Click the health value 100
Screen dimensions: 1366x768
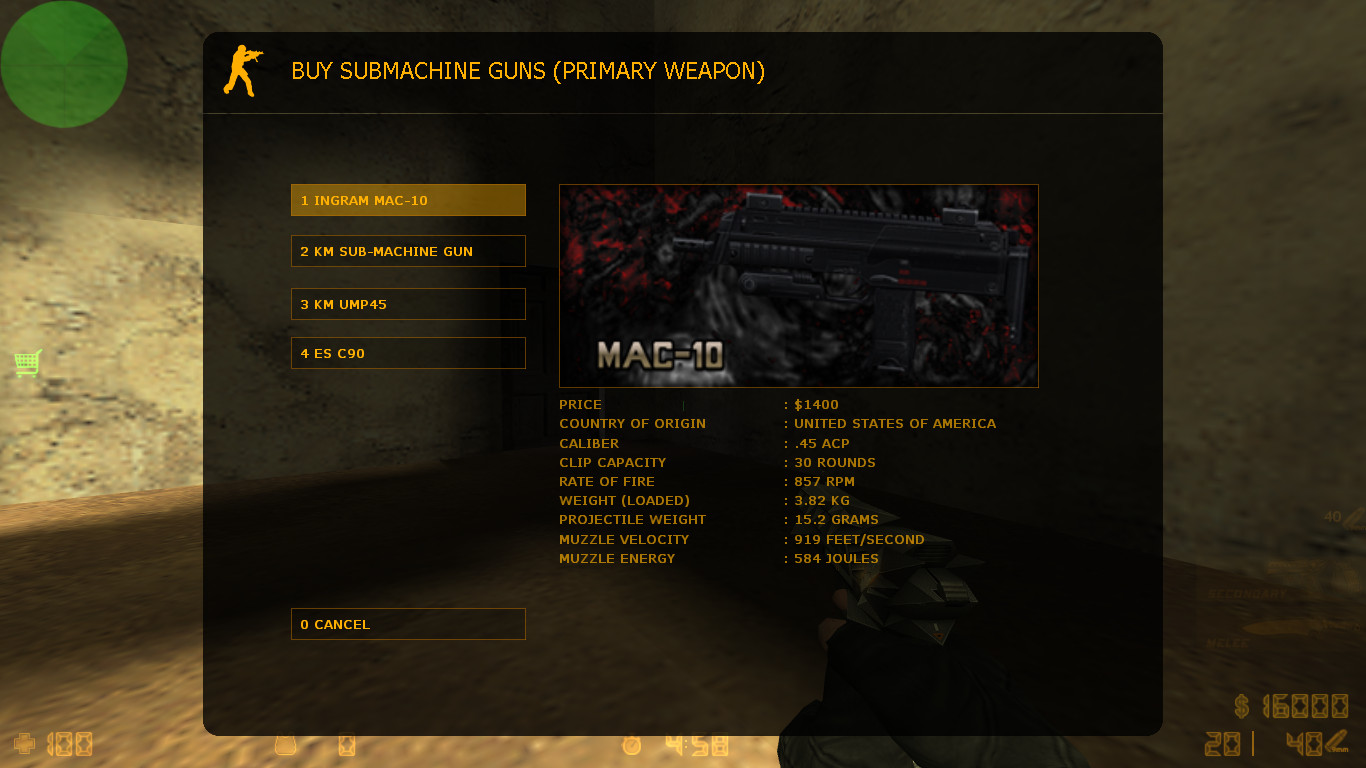pyautogui.click(x=70, y=744)
